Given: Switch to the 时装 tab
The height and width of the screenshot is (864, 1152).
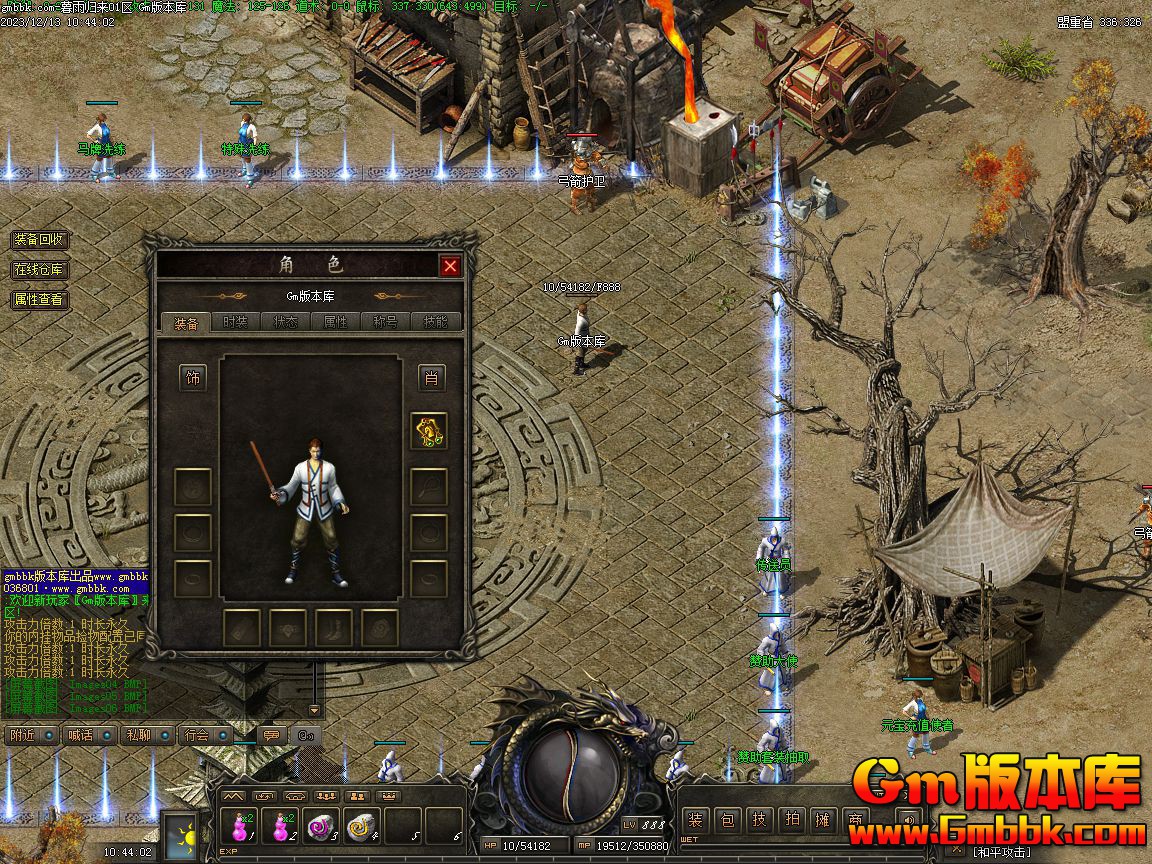Looking at the screenshot, I should pyautogui.click(x=235, y=322).
